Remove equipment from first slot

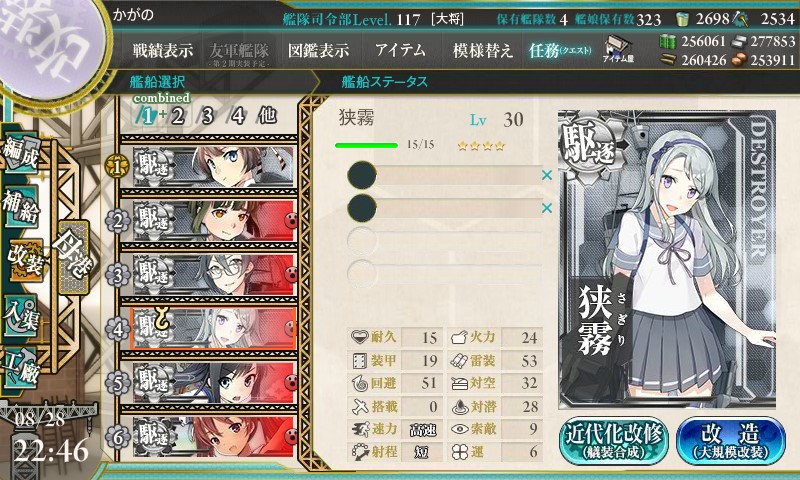click(x=546, y=176)
